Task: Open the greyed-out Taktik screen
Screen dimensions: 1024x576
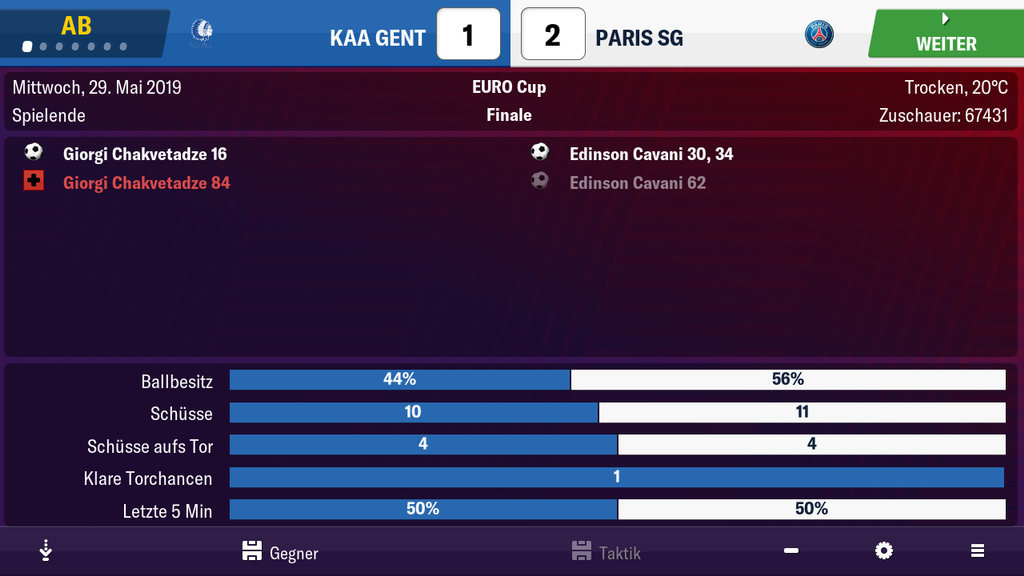Action: (606, 552)
